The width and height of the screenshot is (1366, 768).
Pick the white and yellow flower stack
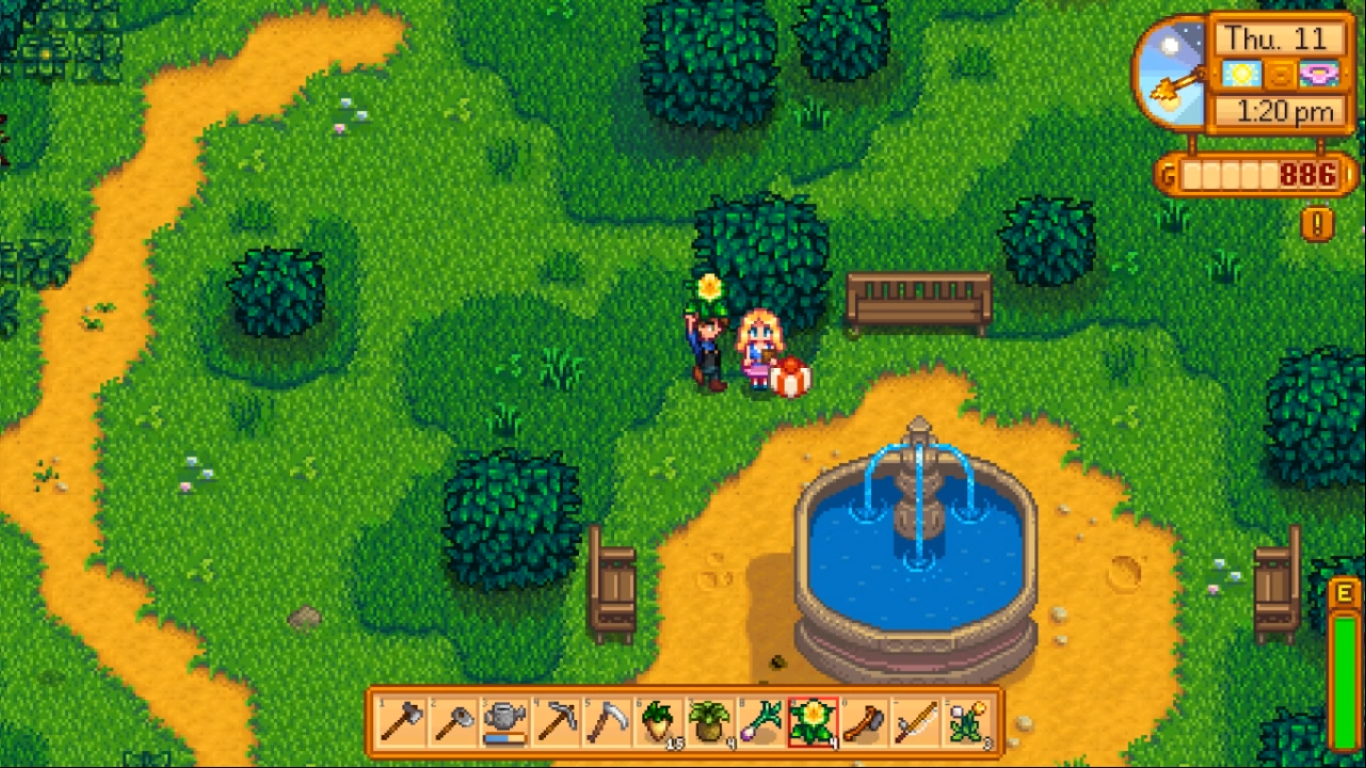(967, 722)
